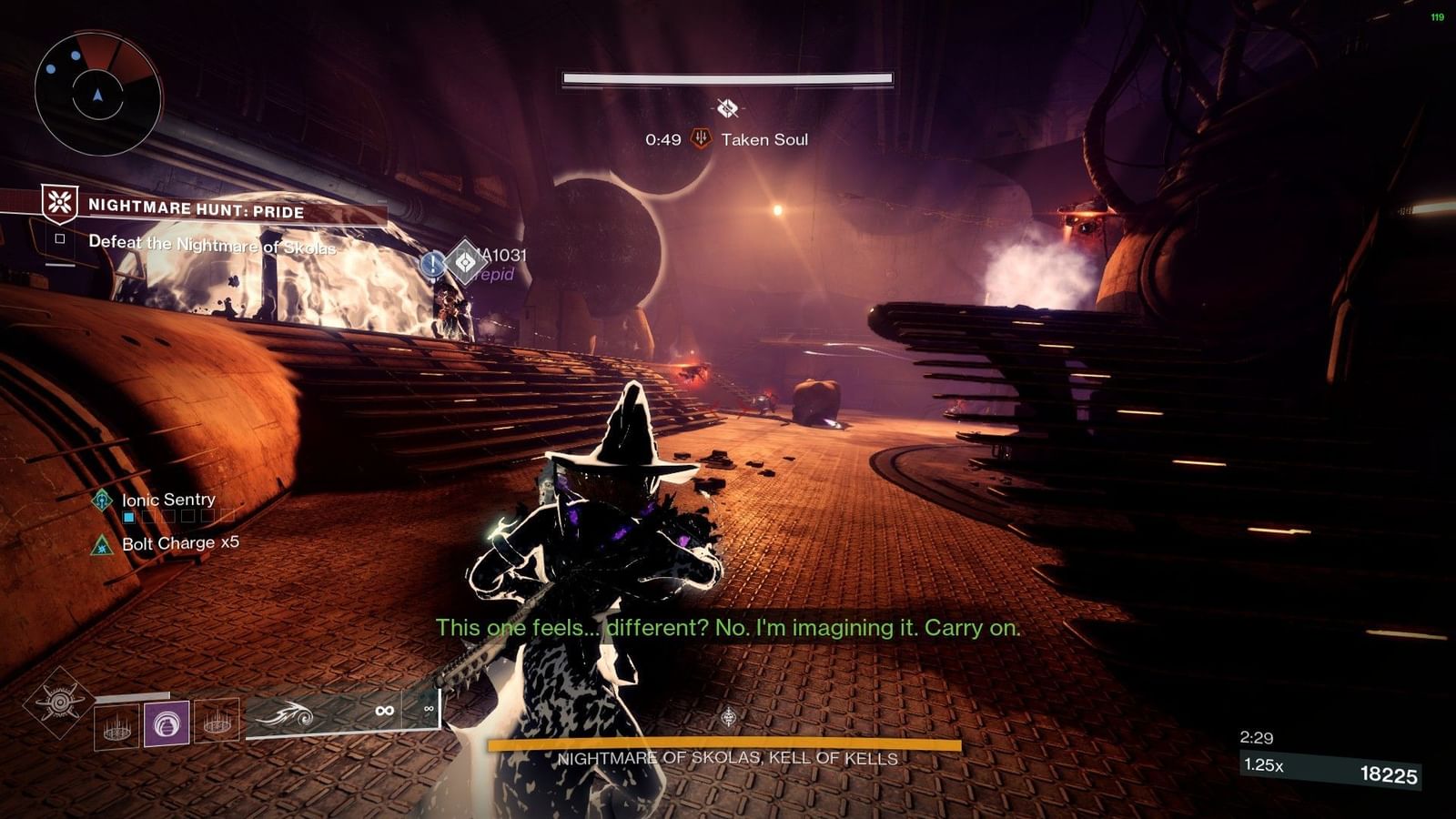
Task: Click the infinity ammo counter
Action: click(x=382, y=710)
